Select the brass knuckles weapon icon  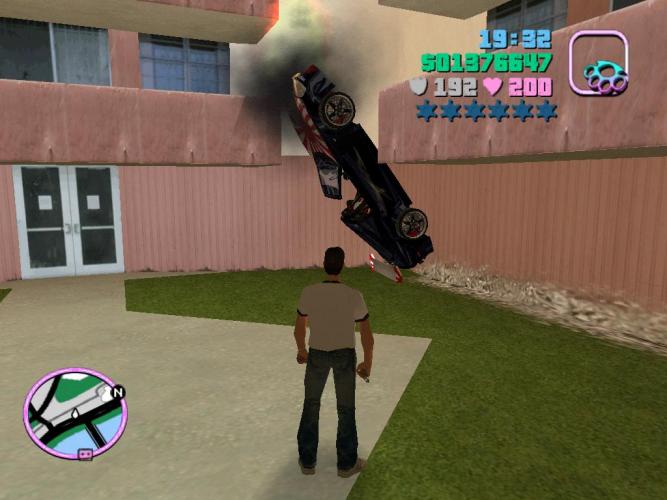598,65
